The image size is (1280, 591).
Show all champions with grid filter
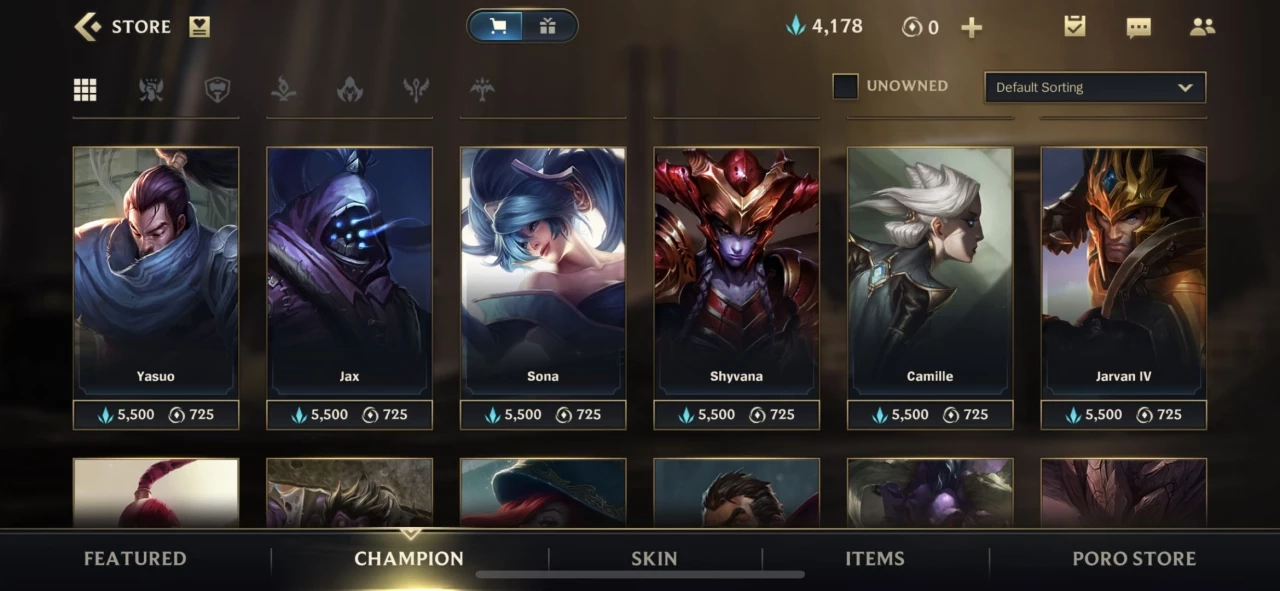tap(85, 90)
